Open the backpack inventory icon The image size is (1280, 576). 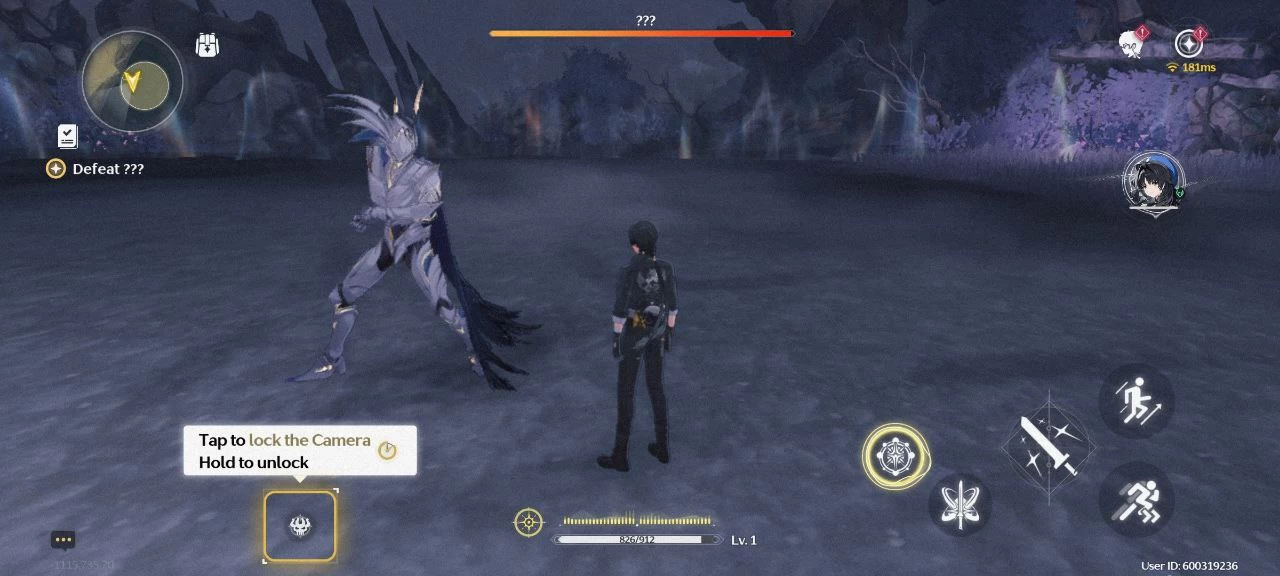[208, 46]
